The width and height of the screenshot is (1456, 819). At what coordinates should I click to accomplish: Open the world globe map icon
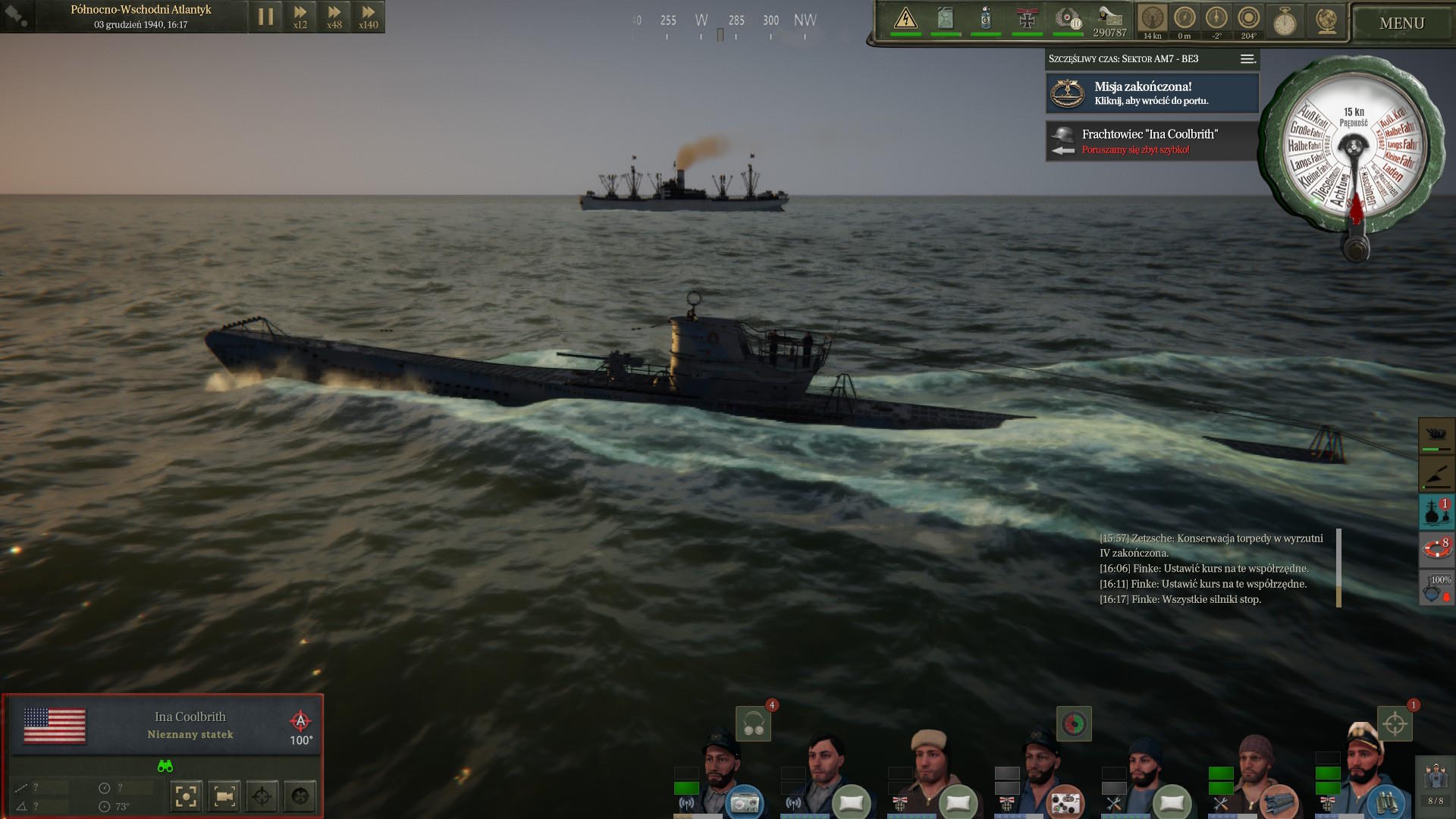(x=1326, y=21)
